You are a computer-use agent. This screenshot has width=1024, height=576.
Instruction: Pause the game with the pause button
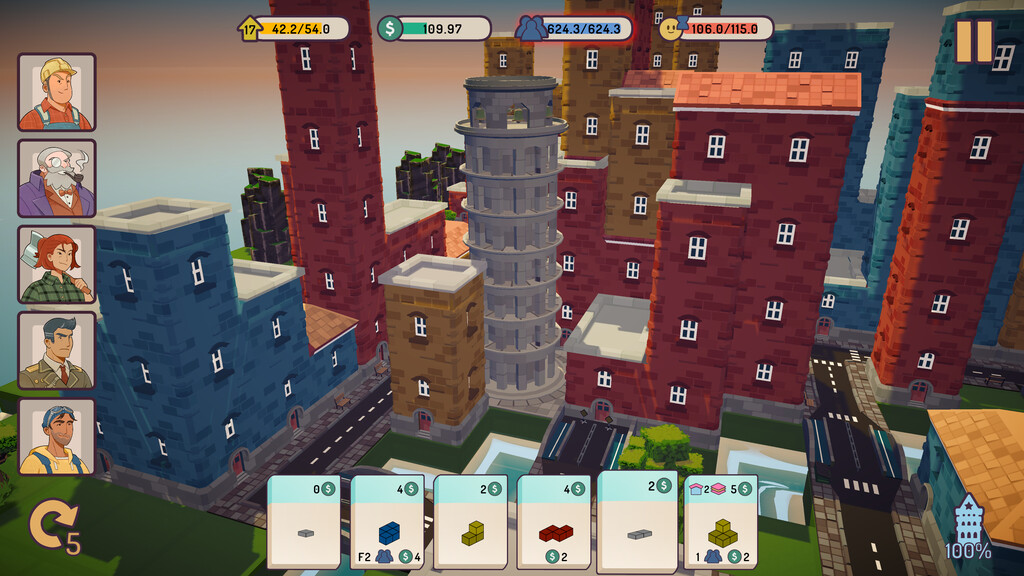973,41
